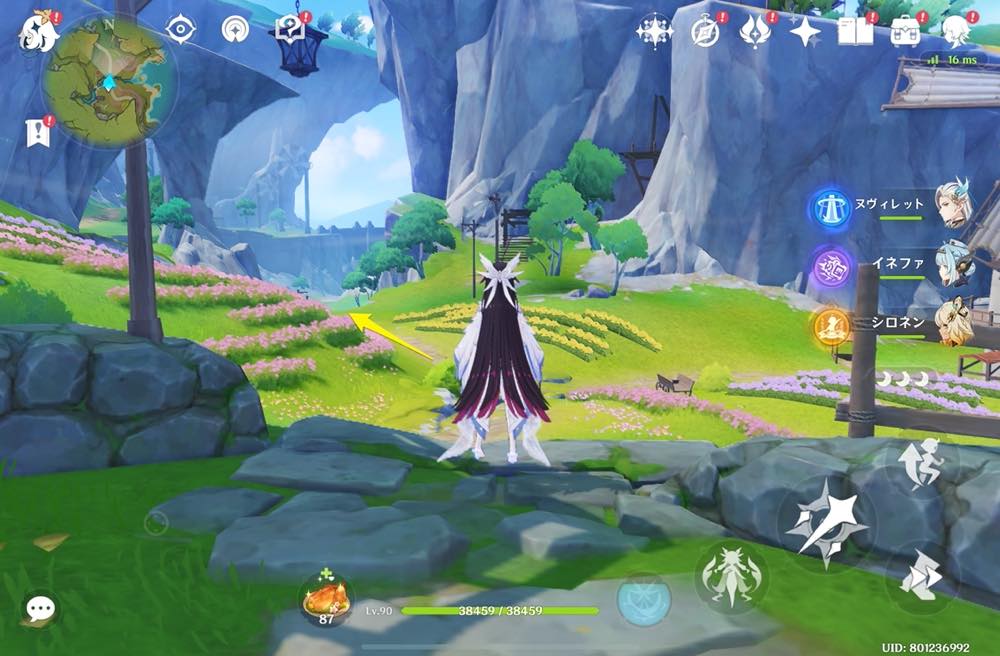Use the roast chicken food item
Screen dimensions: 1000x656
pos(326,598)
